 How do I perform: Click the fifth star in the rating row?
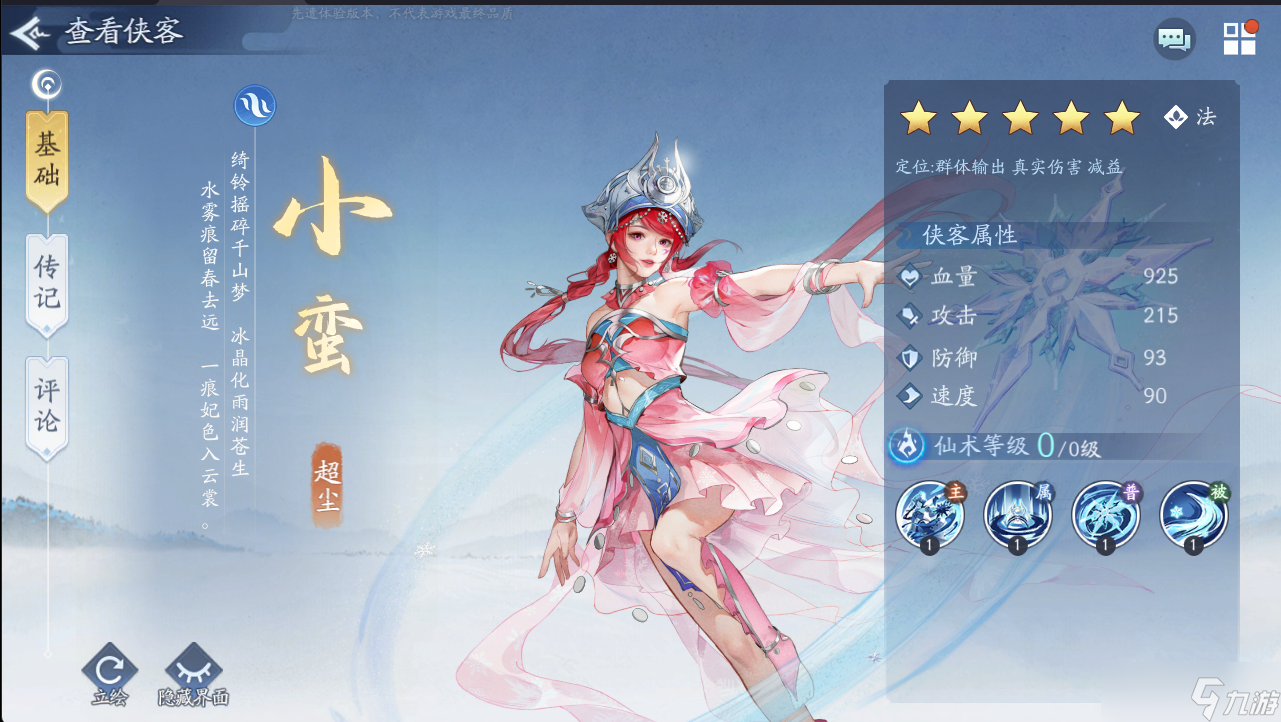[x=1124, y=117]
